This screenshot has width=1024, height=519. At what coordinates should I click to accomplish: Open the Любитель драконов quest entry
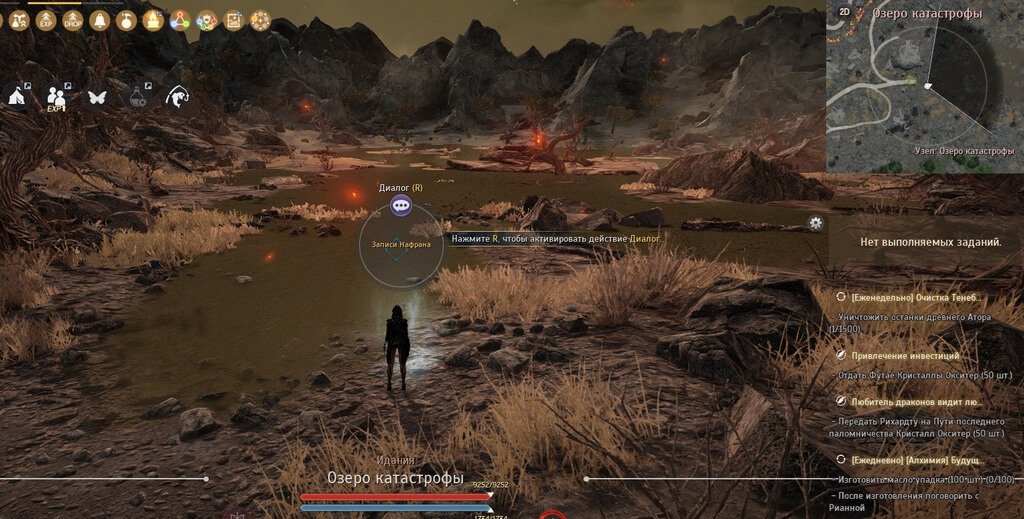point(914,401)
